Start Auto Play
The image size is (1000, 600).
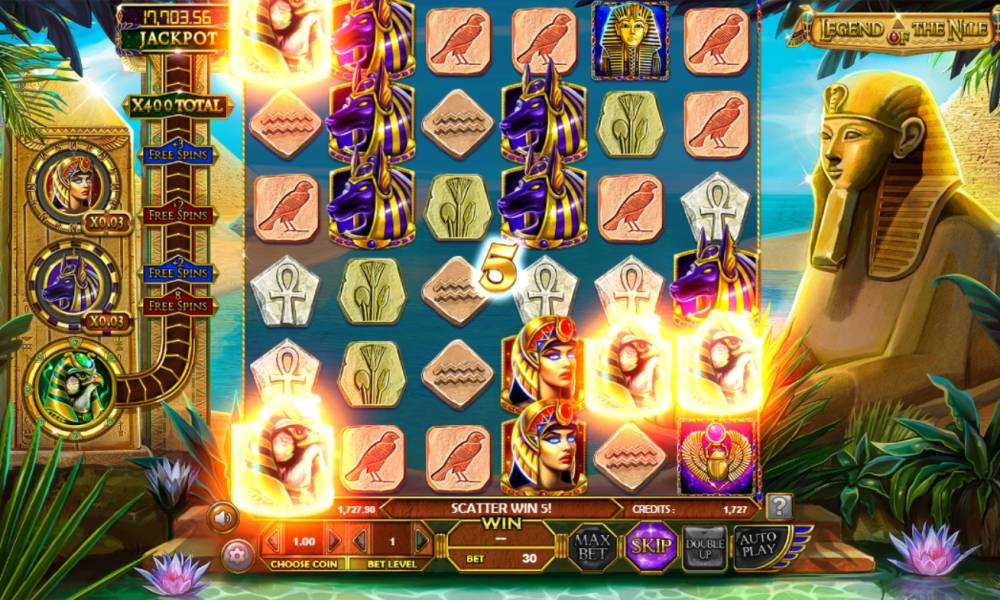click(760, 545)
